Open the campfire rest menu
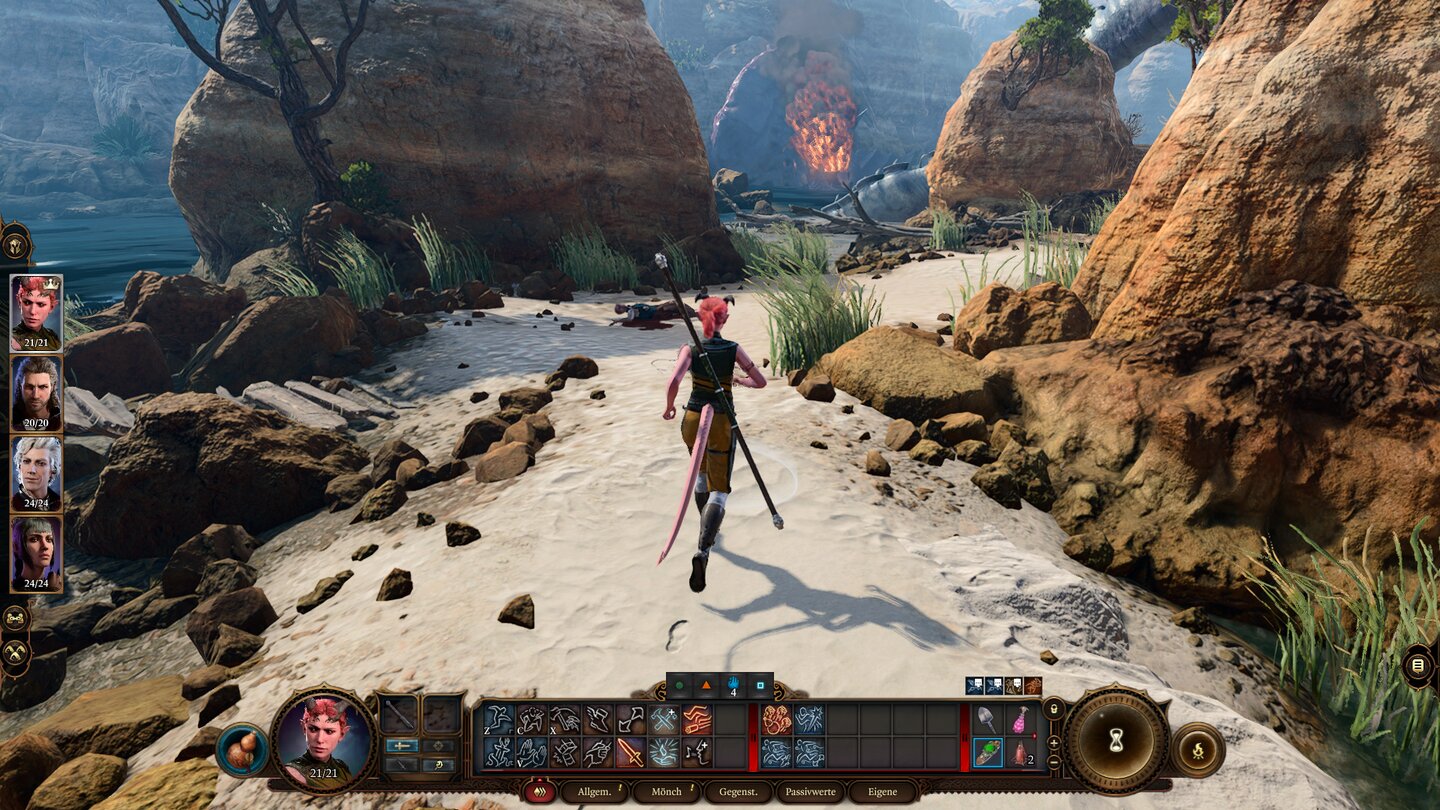The height and width of the screenshot is (810, 1440). pyautogui.click(x=1197, y=750)
